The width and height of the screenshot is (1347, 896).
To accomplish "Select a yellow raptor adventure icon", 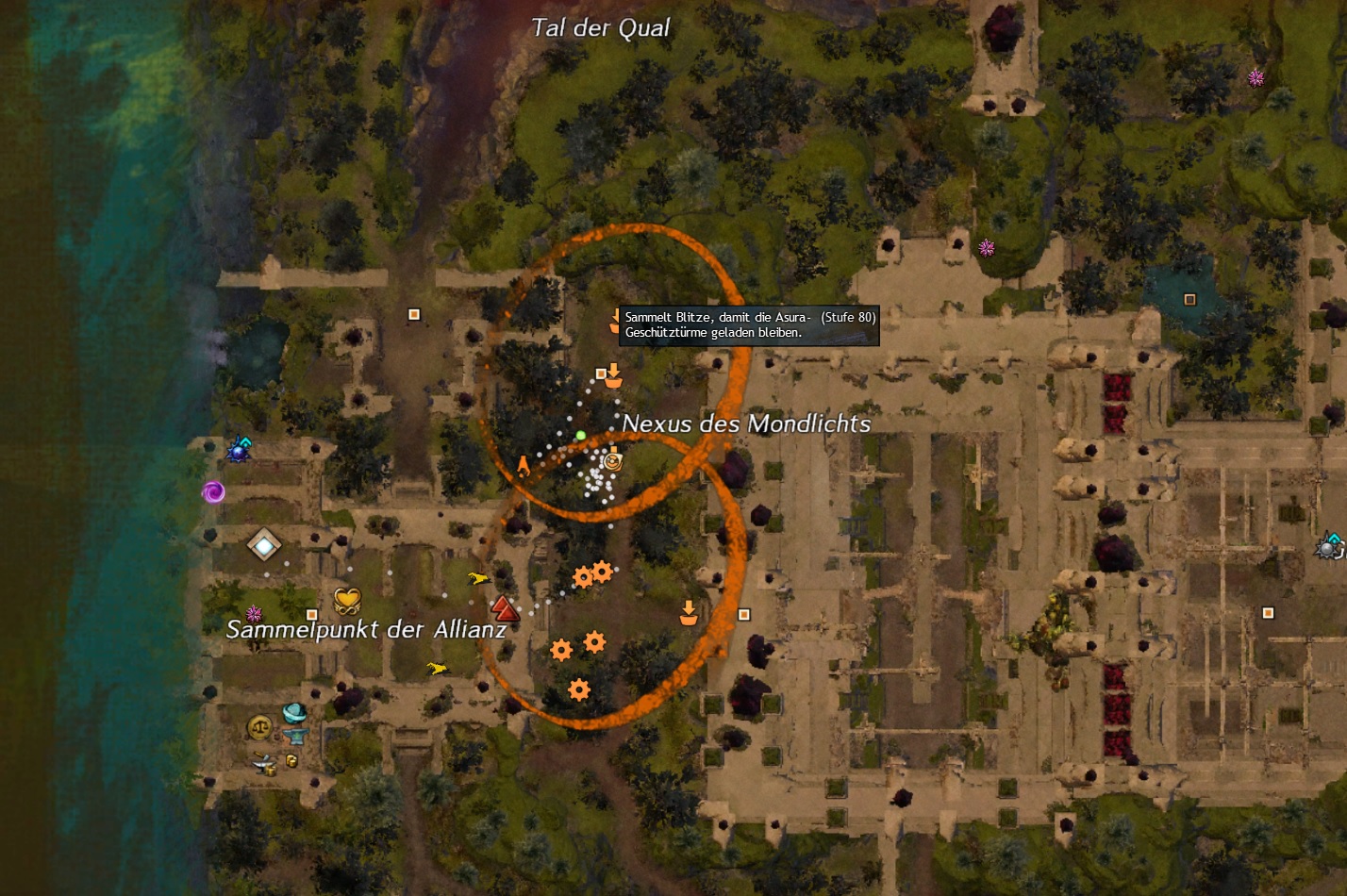I will pos(479,578).
